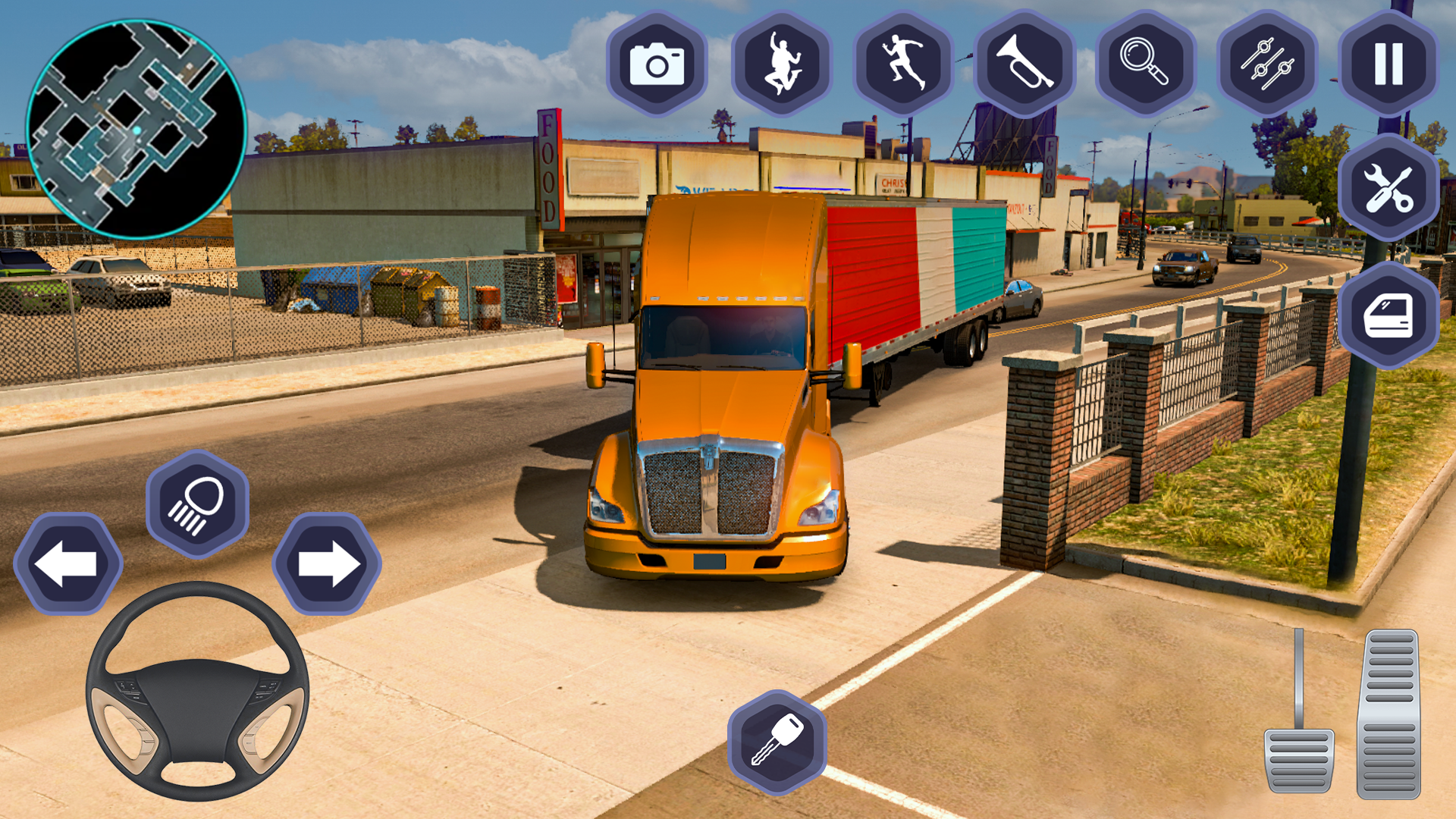Image resolution: width=1456 pixels, height=819 pixels.
Task: Click the steering wheel control
Action: click(197, 692)
